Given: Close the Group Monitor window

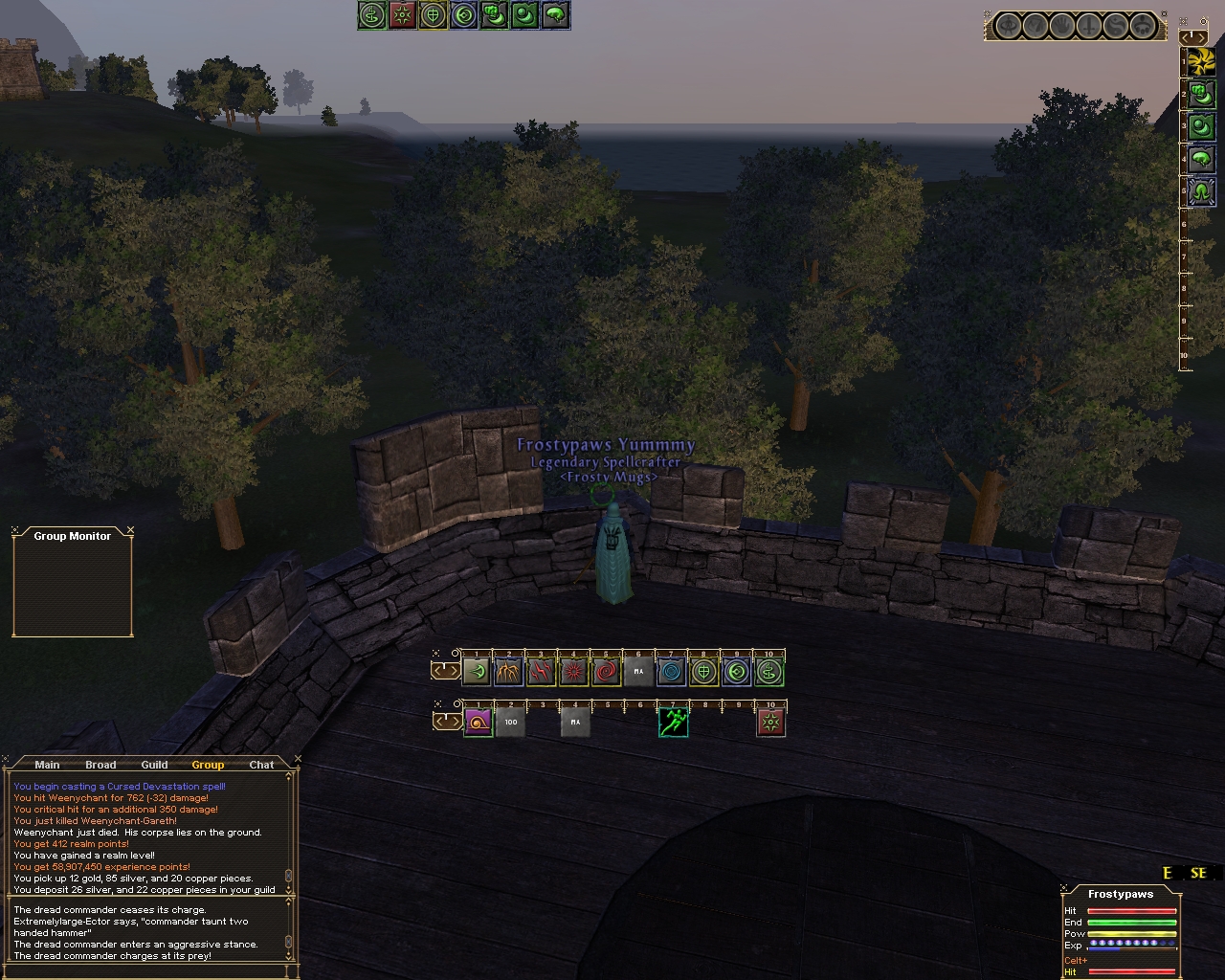Looking at the screenshot, I should 130,530.
